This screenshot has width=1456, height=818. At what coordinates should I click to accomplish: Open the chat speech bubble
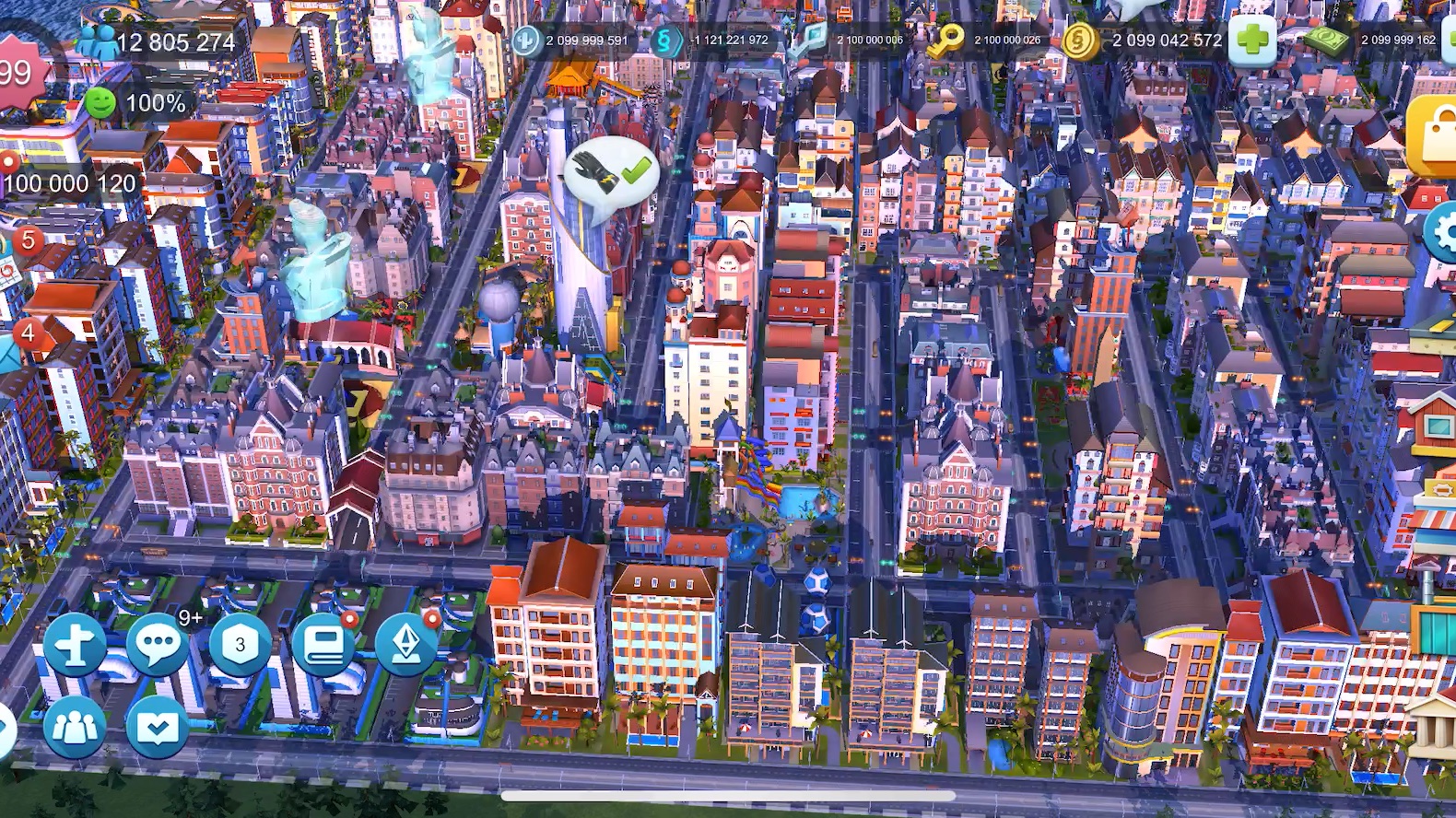(158, 644)
